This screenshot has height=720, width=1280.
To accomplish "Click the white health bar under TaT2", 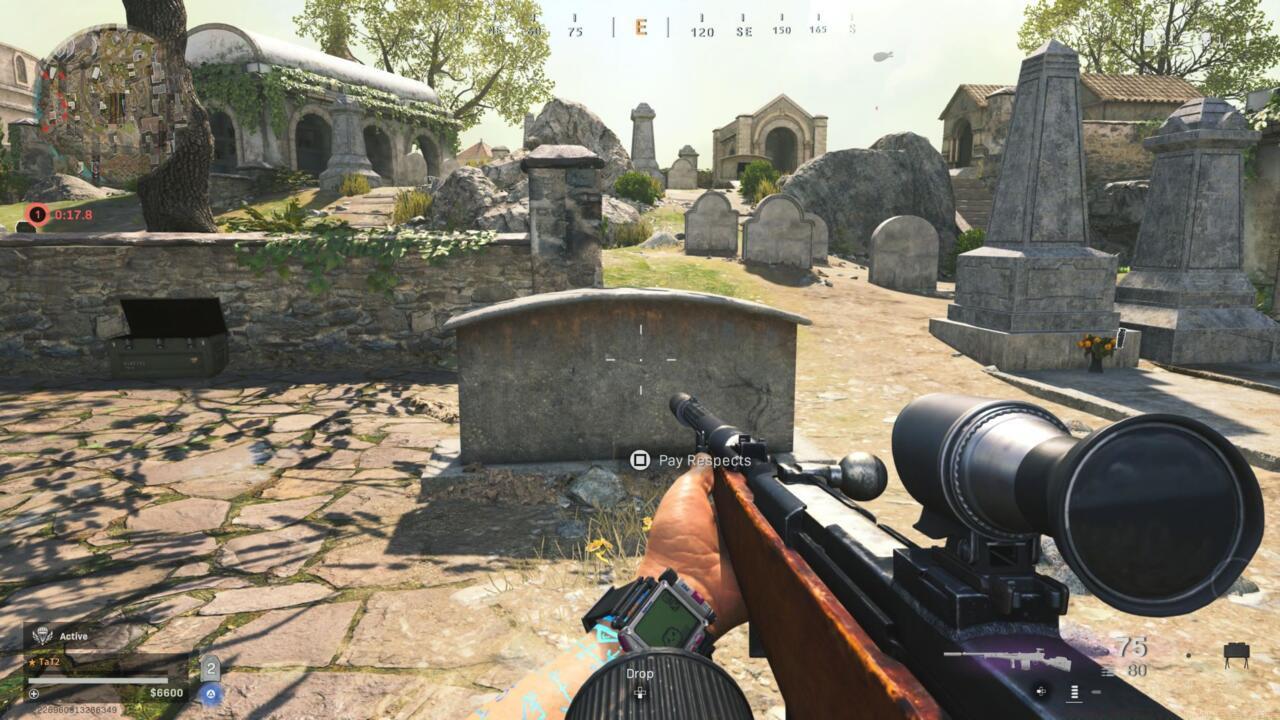I will click(98, 681).
